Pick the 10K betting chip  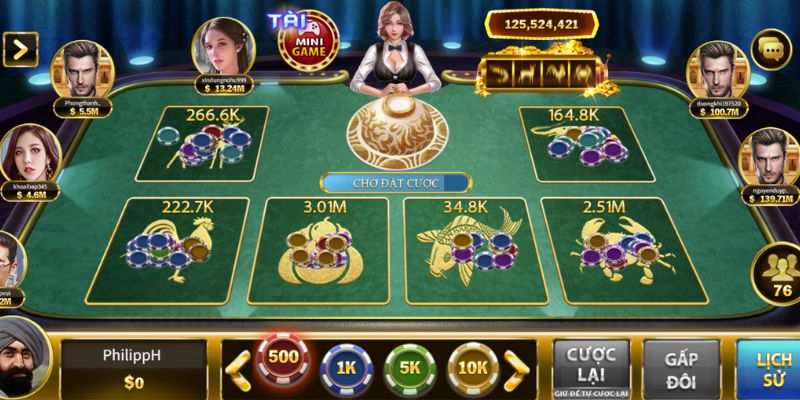(472, 367)
